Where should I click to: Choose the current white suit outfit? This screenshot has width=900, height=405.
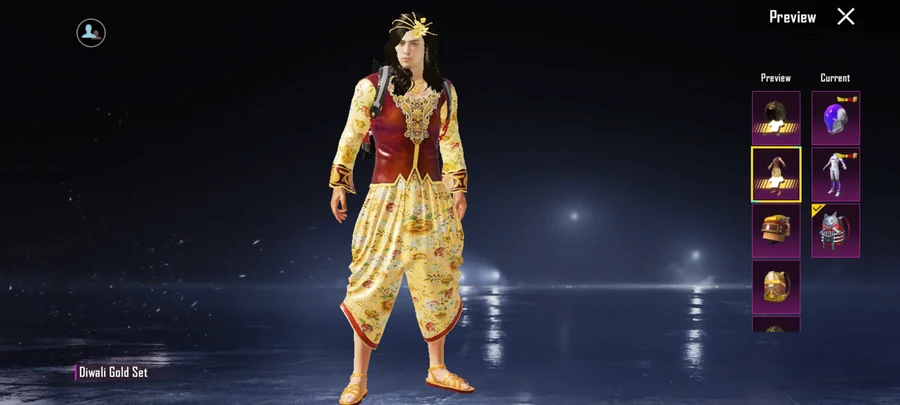[x=835, y=174]
